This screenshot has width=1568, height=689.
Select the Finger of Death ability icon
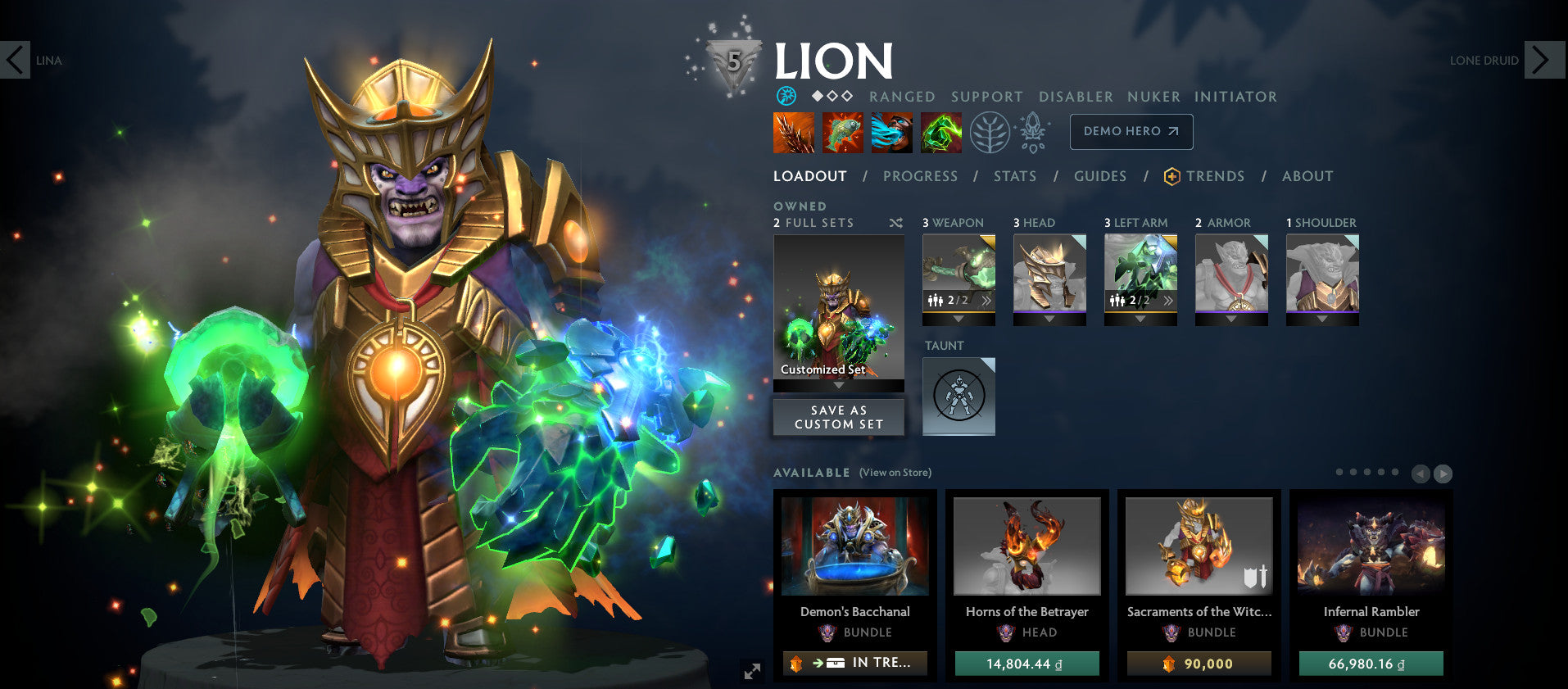click(940, 132)
